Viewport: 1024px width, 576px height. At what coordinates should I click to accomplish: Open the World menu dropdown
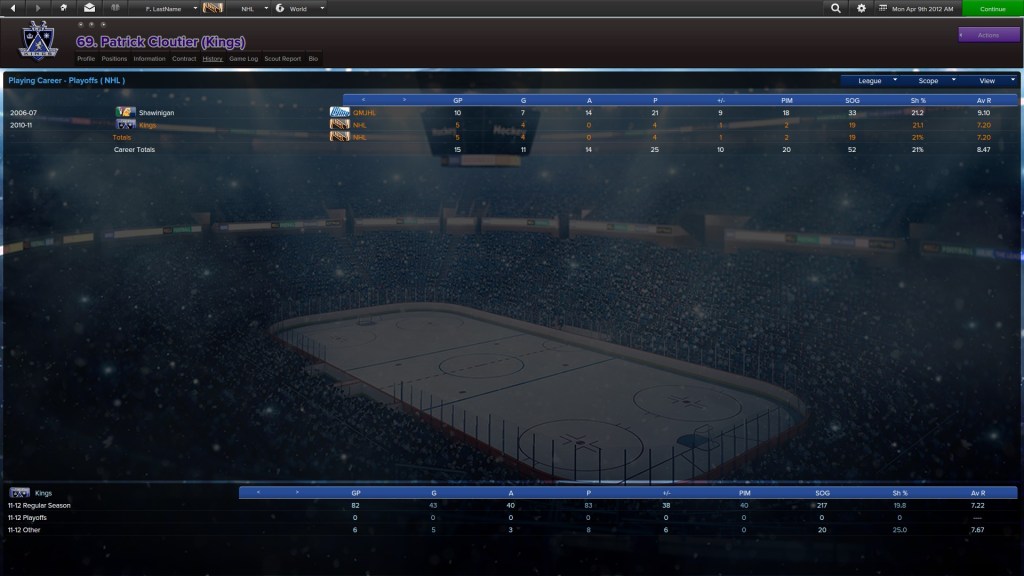pos(300,8)
